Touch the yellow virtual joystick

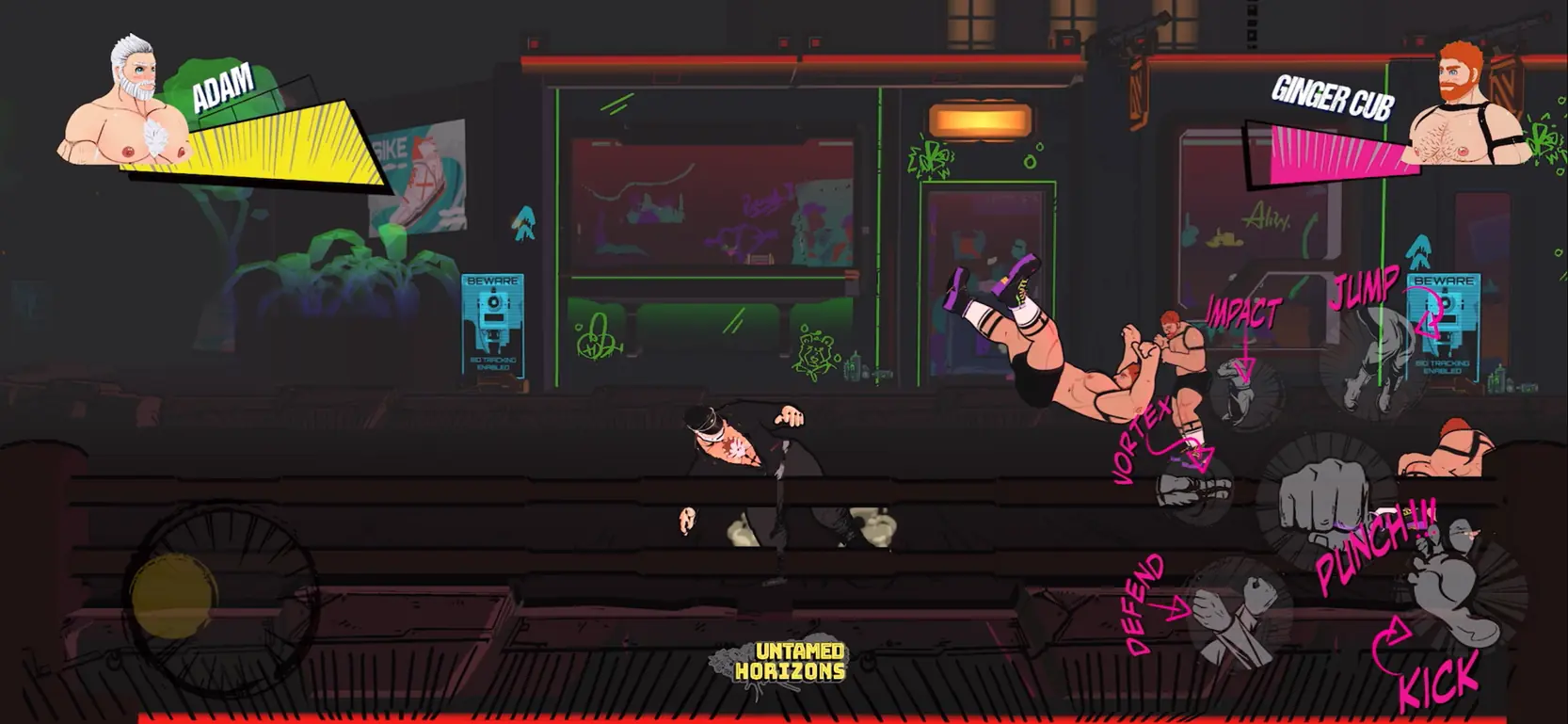tap(174, 597)
